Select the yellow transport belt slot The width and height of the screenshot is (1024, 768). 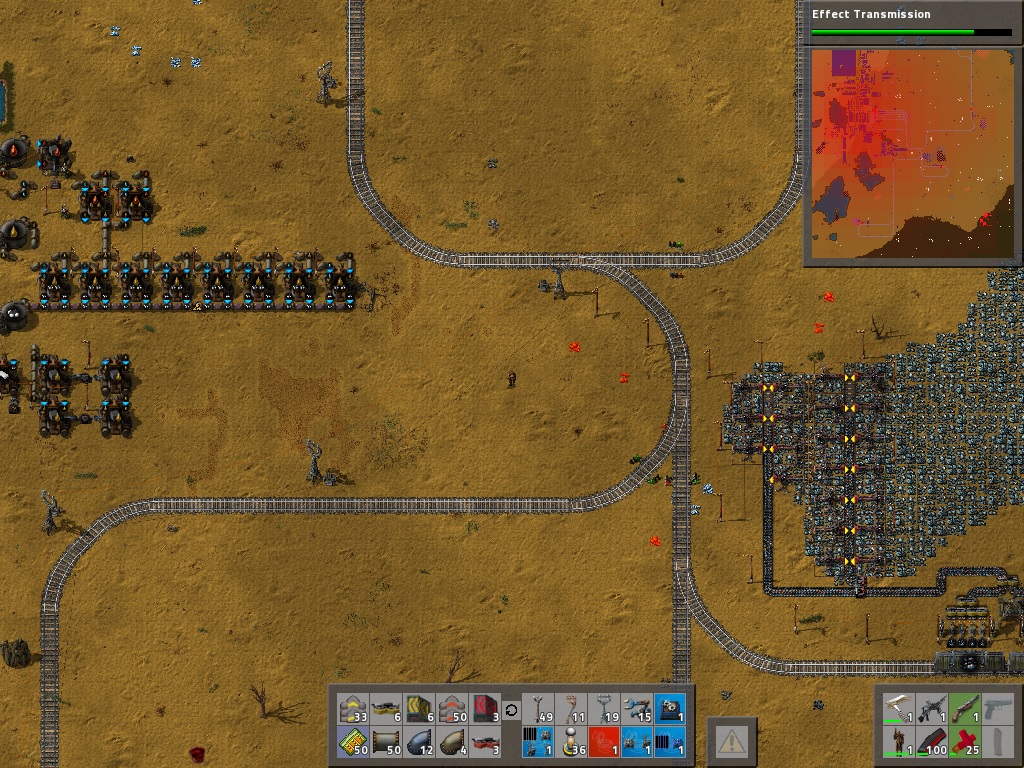tap(352, 709)
